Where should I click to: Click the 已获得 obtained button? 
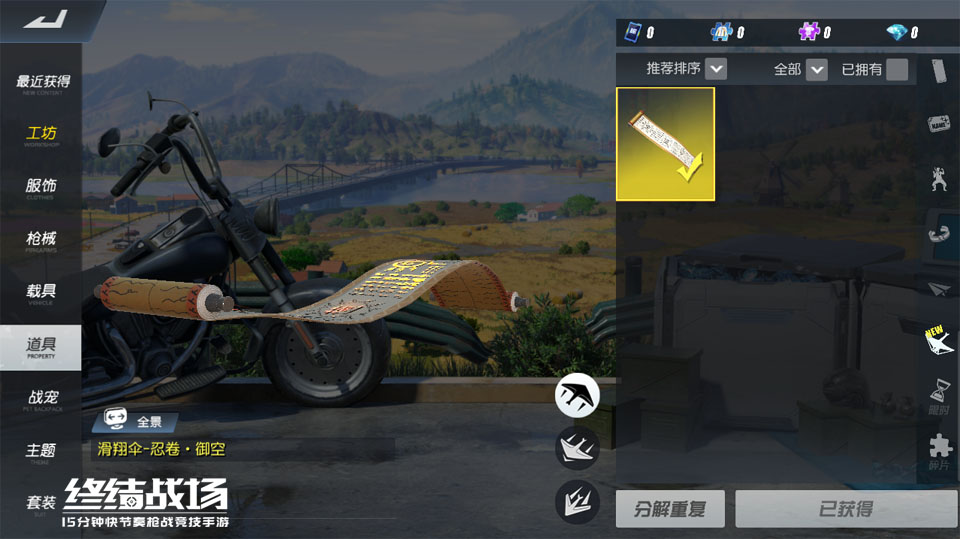pyautogui.click(x=845, y=509)
